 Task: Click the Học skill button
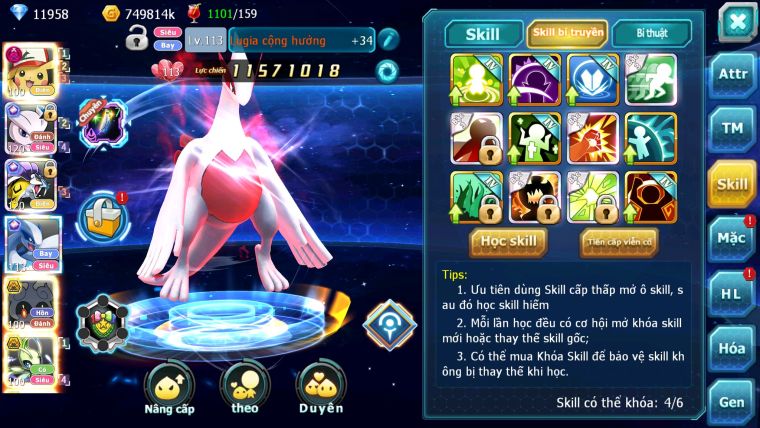click(508, 241)
